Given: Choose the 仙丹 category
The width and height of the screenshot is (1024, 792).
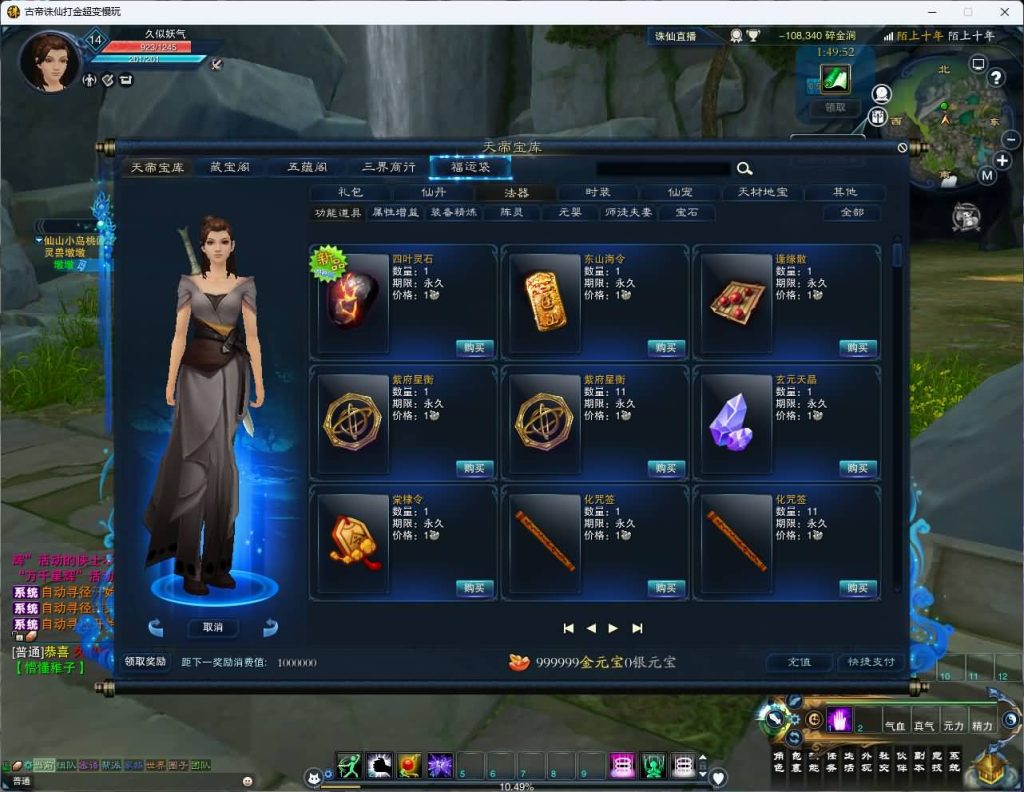Looking at the screenshot, I should [433, 192].
